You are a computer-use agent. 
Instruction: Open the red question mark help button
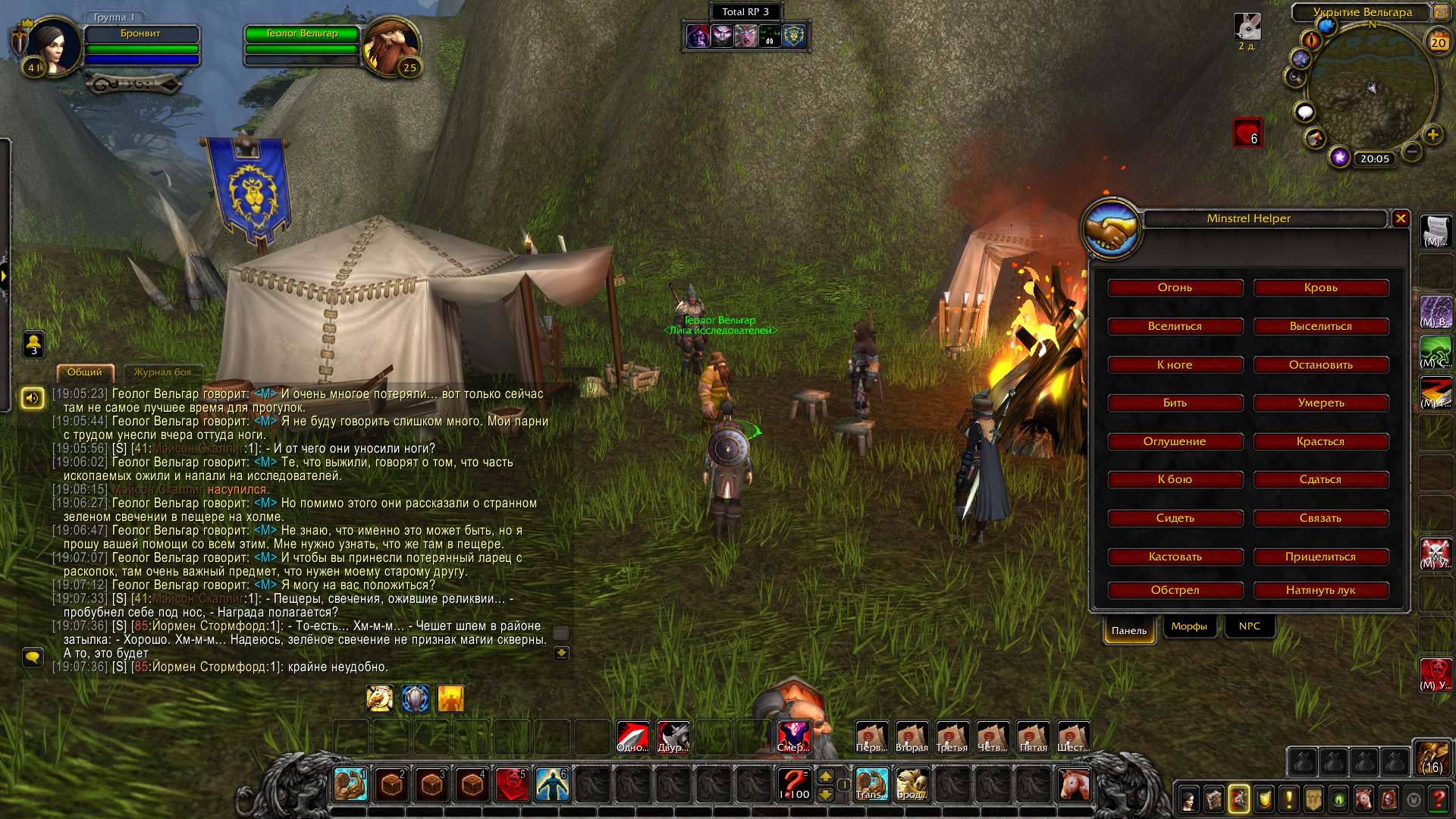pyautogui.click(x=1438, y=799)
